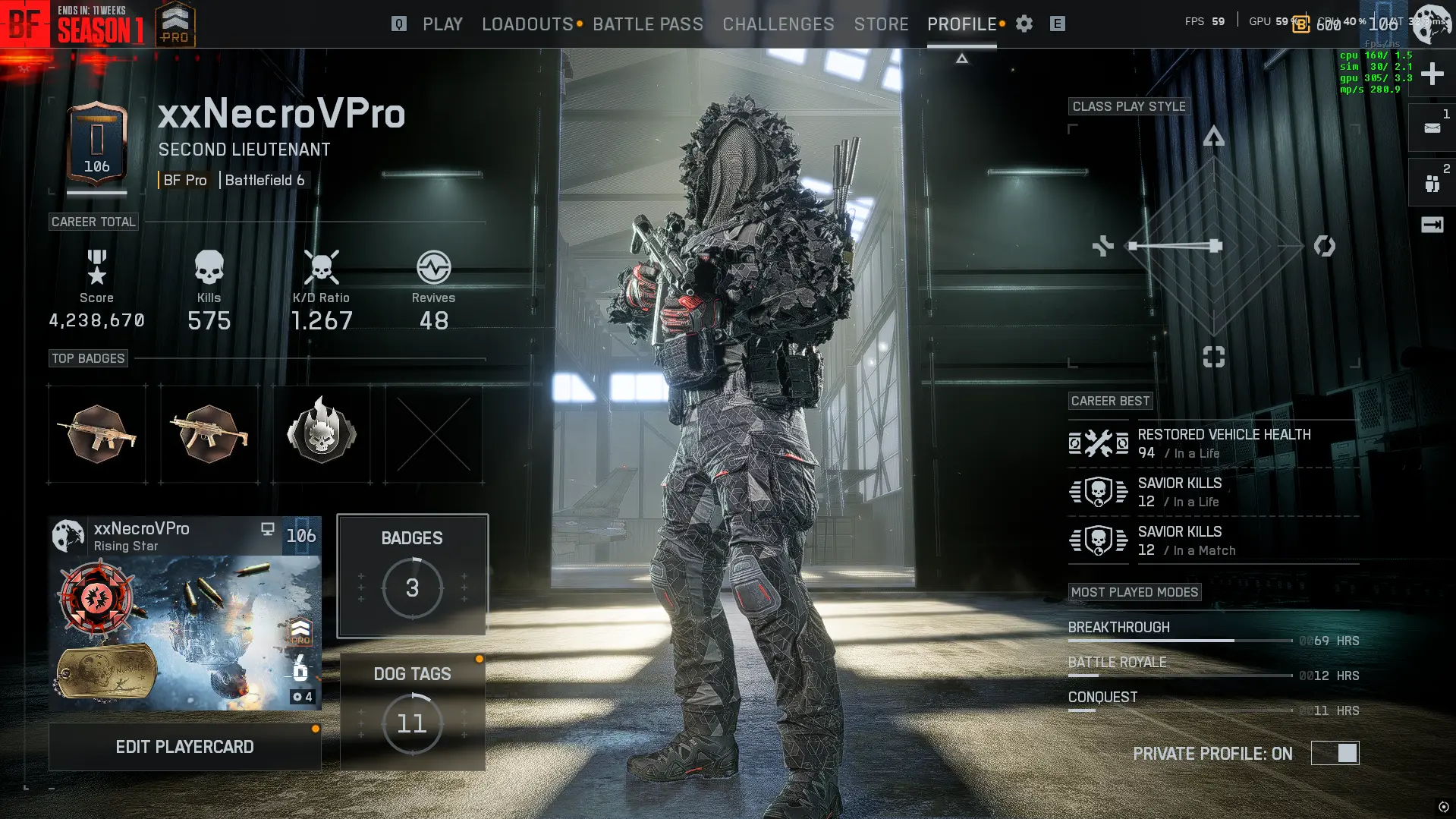Select the skull flame top badge
The height and width of the screenshot is (819, 1456).
pyautogui.click(x=322, y=433)
